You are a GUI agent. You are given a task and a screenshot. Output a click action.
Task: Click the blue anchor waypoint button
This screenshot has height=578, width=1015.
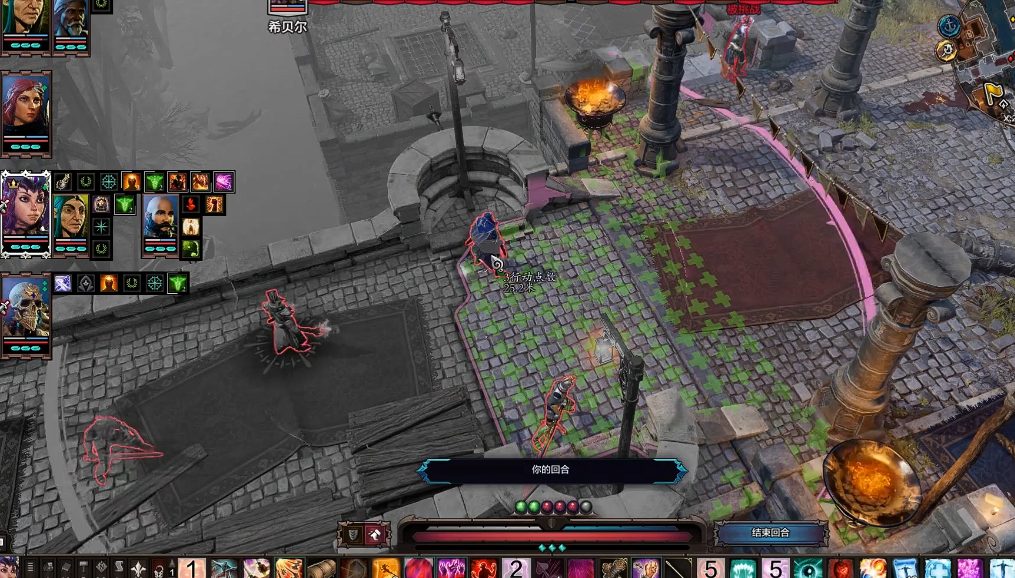tap(949, 25)
